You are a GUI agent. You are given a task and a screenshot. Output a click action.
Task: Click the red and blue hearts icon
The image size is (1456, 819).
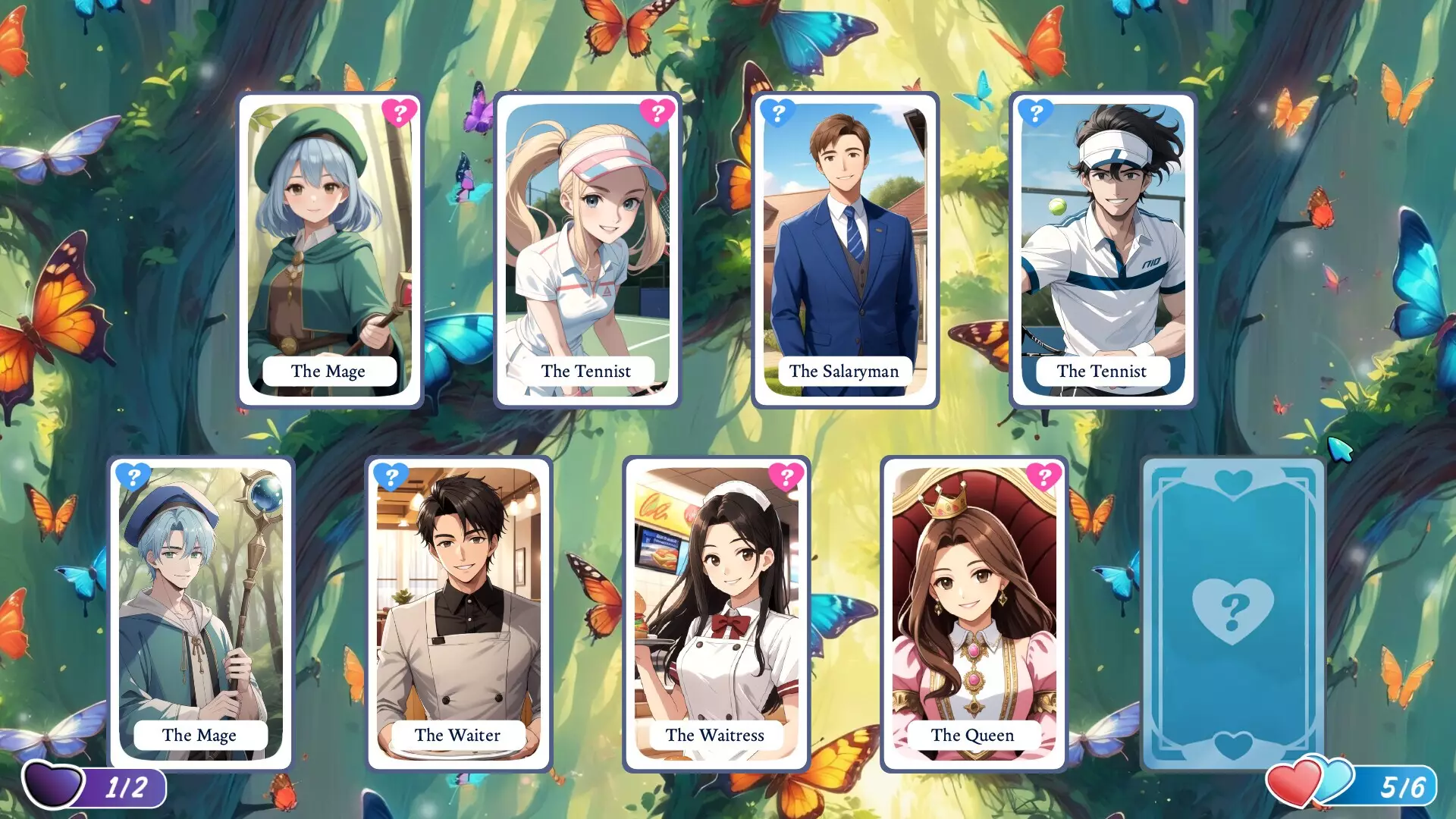(1309, 783)
